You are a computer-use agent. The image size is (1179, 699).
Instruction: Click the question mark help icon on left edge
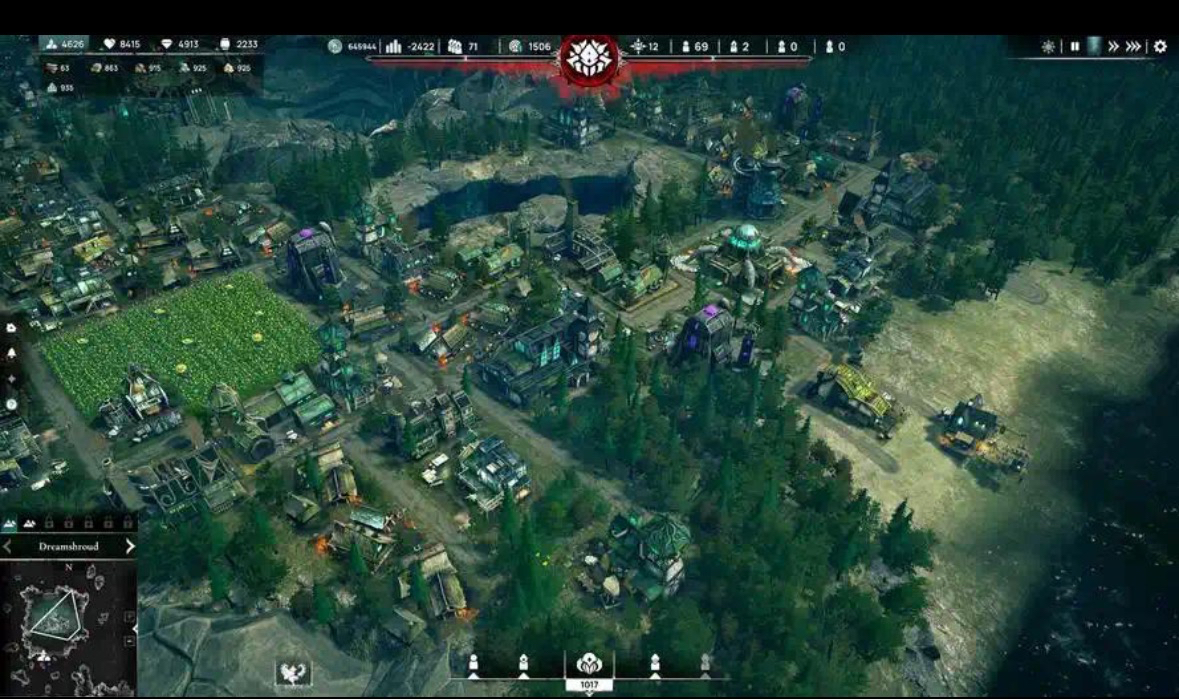click(11, 405)
